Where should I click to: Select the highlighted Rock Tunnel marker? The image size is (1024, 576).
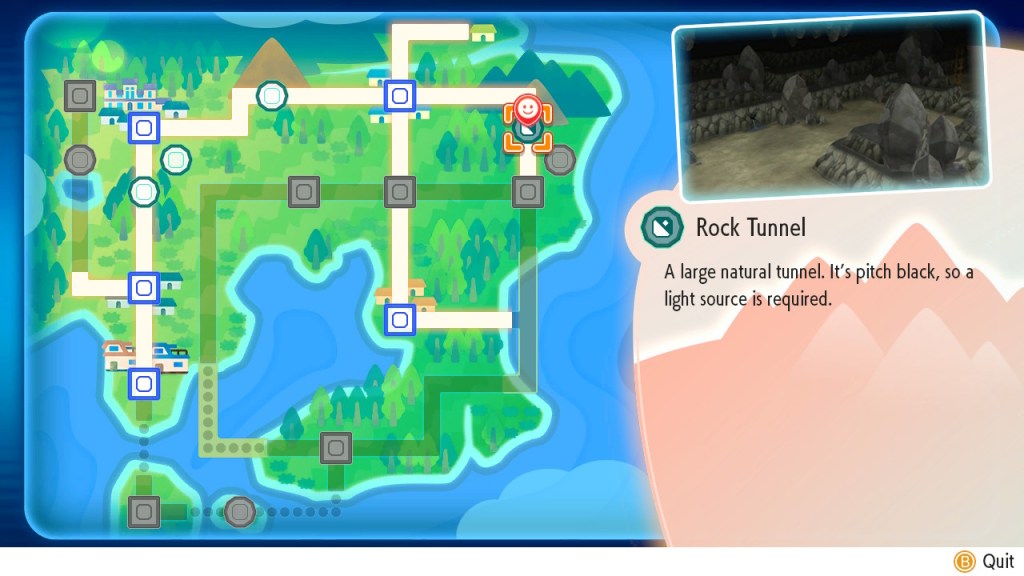528,128
